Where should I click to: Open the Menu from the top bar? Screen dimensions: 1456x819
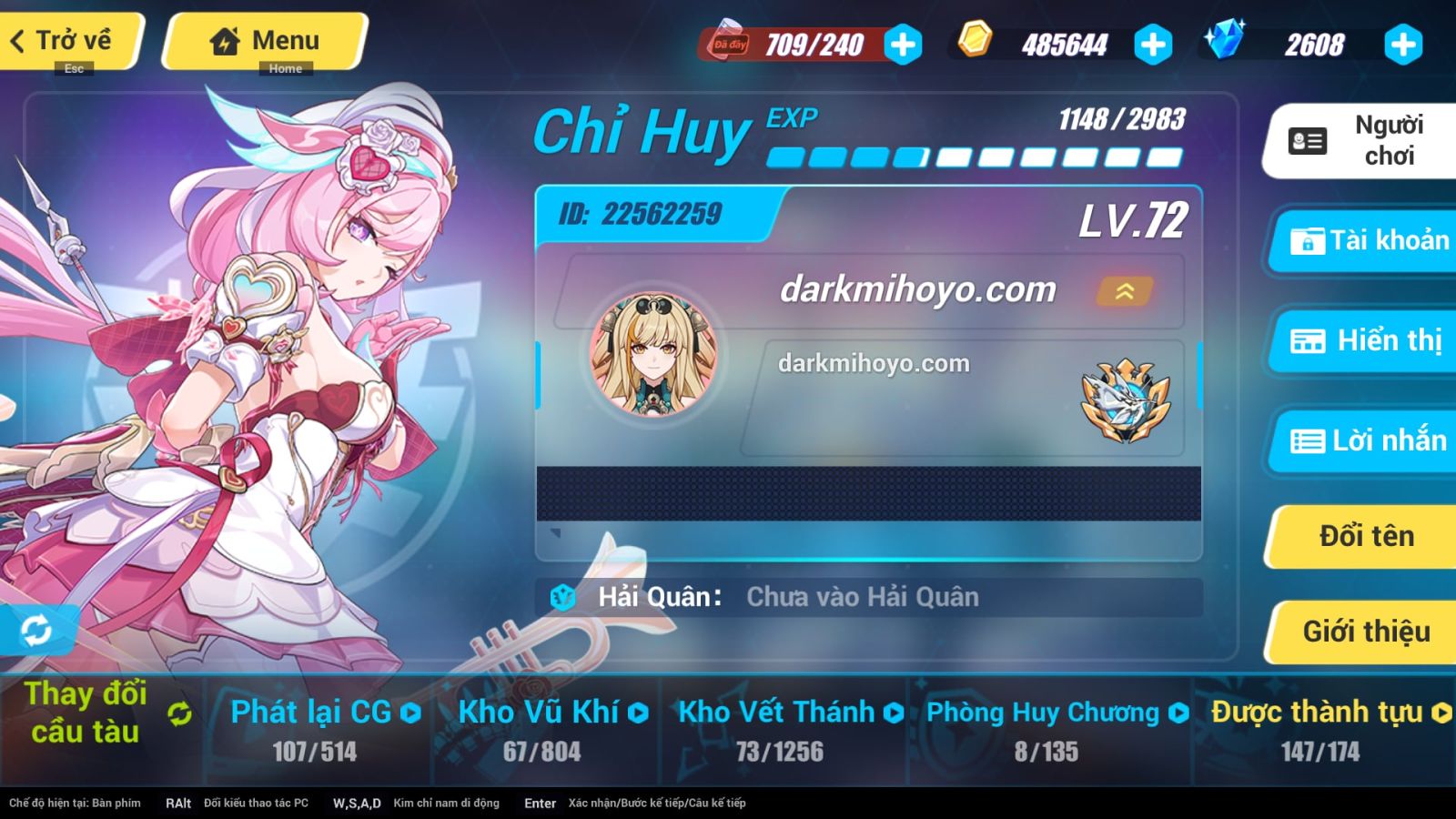point(263,39)
